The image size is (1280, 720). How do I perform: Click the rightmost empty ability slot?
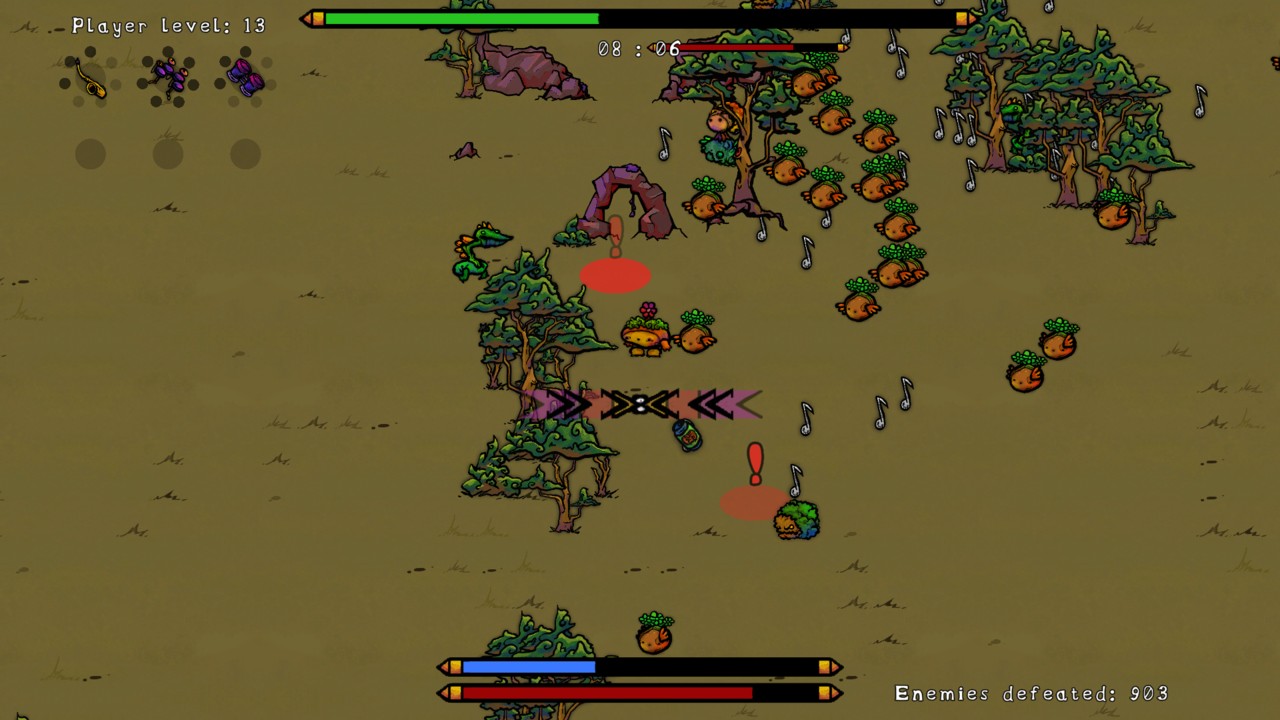pos(245,153)
